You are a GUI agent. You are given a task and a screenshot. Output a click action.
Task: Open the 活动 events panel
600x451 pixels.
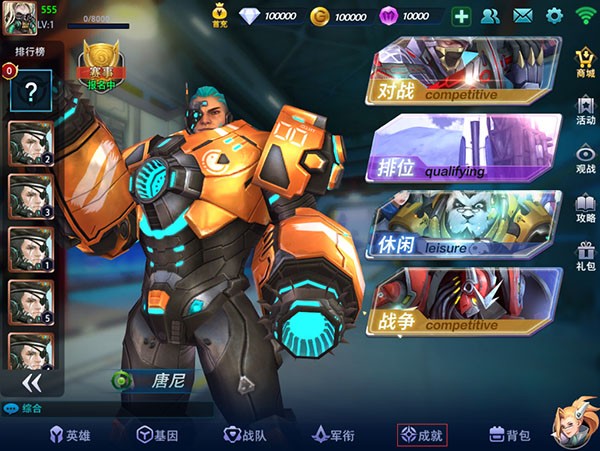pos(585,110)
